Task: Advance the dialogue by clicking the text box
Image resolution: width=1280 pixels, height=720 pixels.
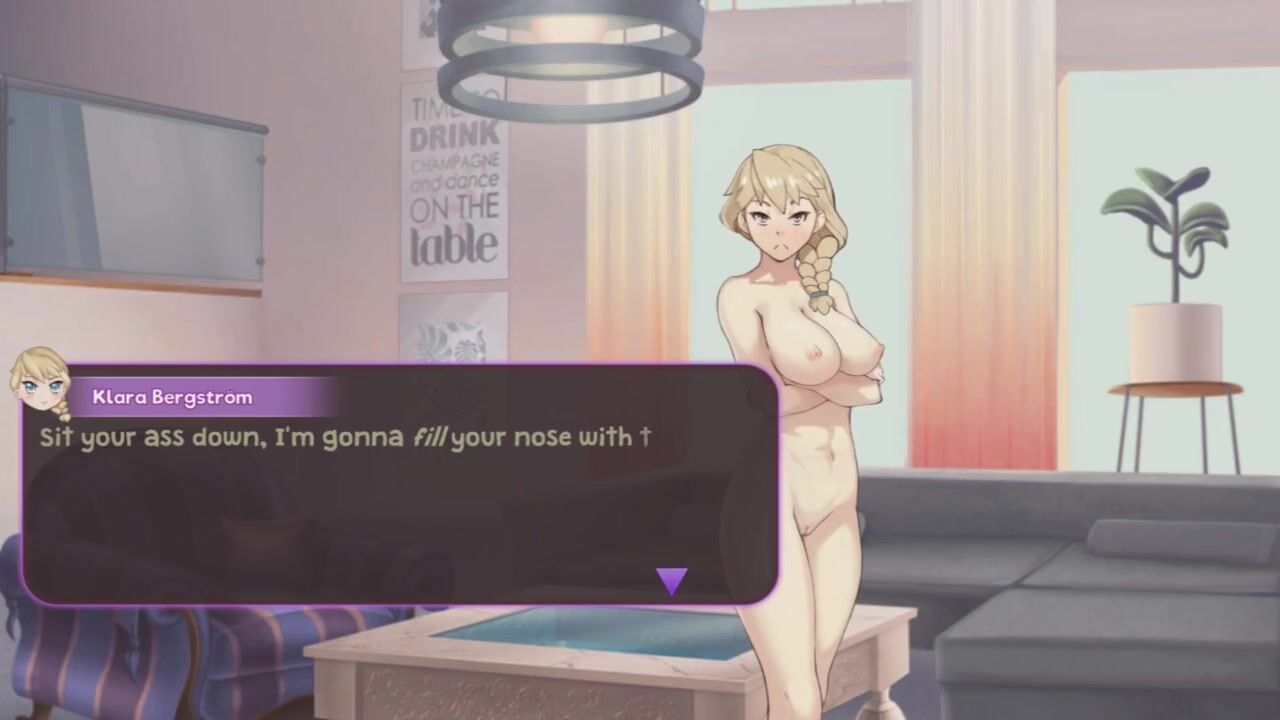Action: pyautogui.click(x=400, y=500)
